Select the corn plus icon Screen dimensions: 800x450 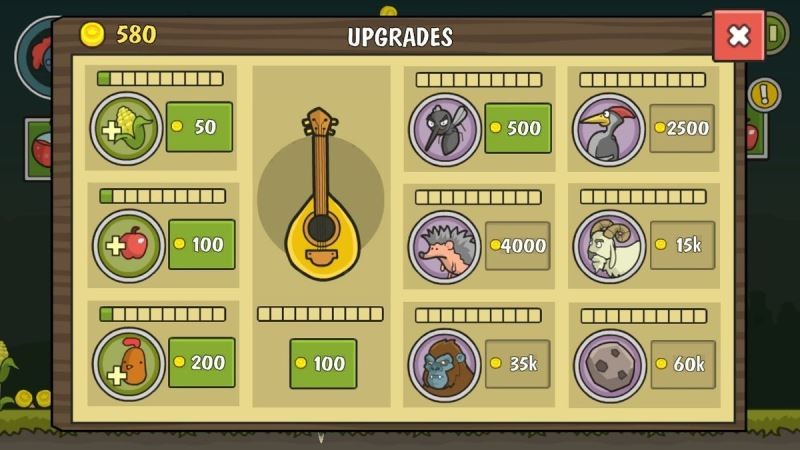pos(127,128)
